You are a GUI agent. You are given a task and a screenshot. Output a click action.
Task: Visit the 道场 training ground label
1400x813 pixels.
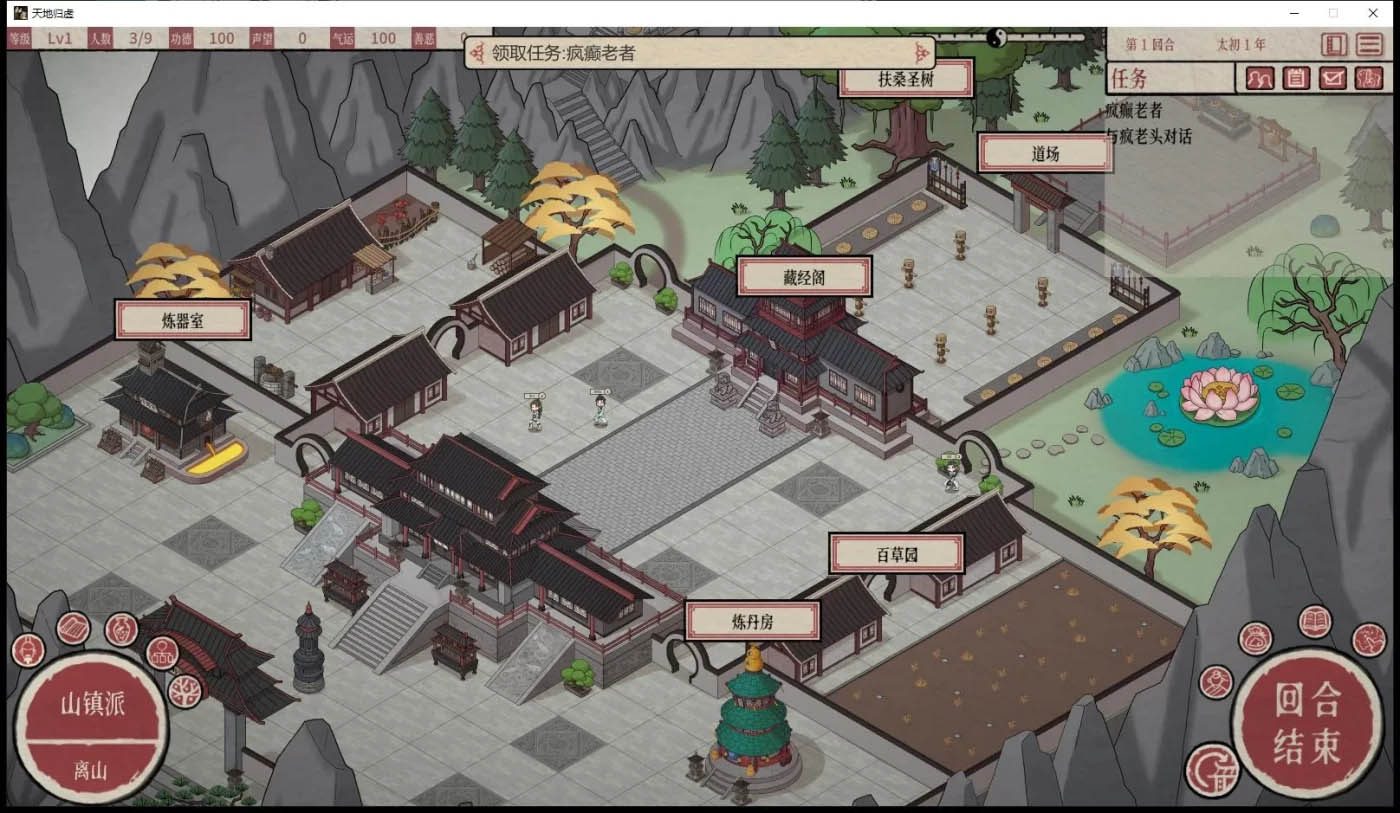(x=1045, y=154)
